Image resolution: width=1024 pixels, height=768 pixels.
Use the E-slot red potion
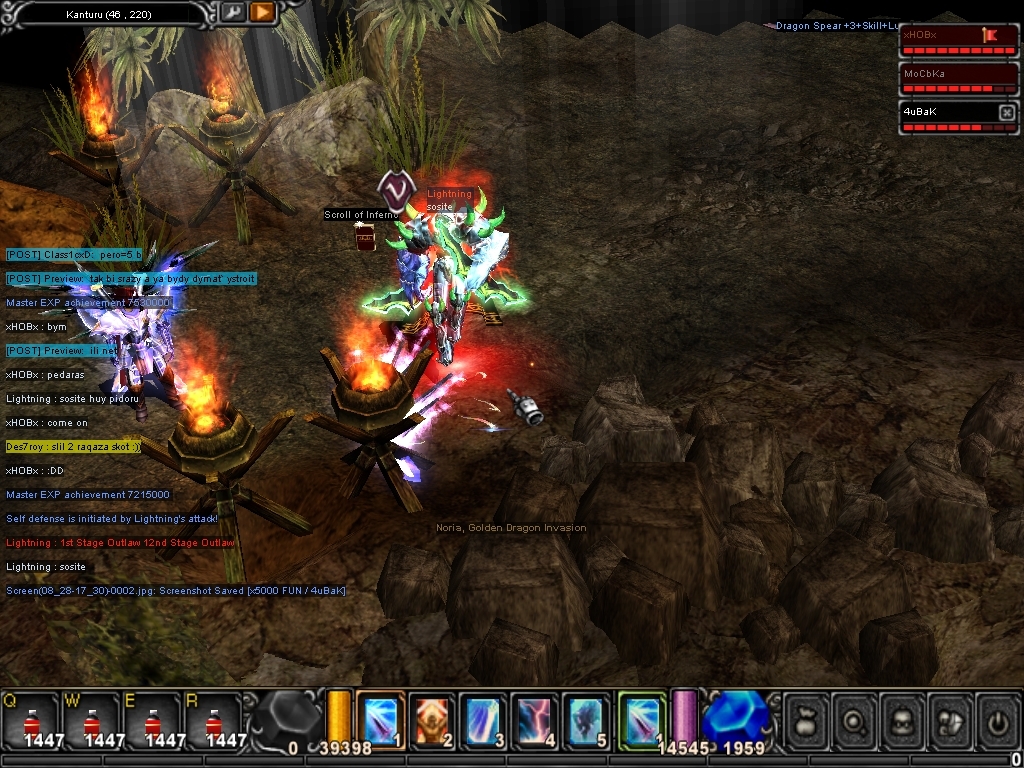152,722
